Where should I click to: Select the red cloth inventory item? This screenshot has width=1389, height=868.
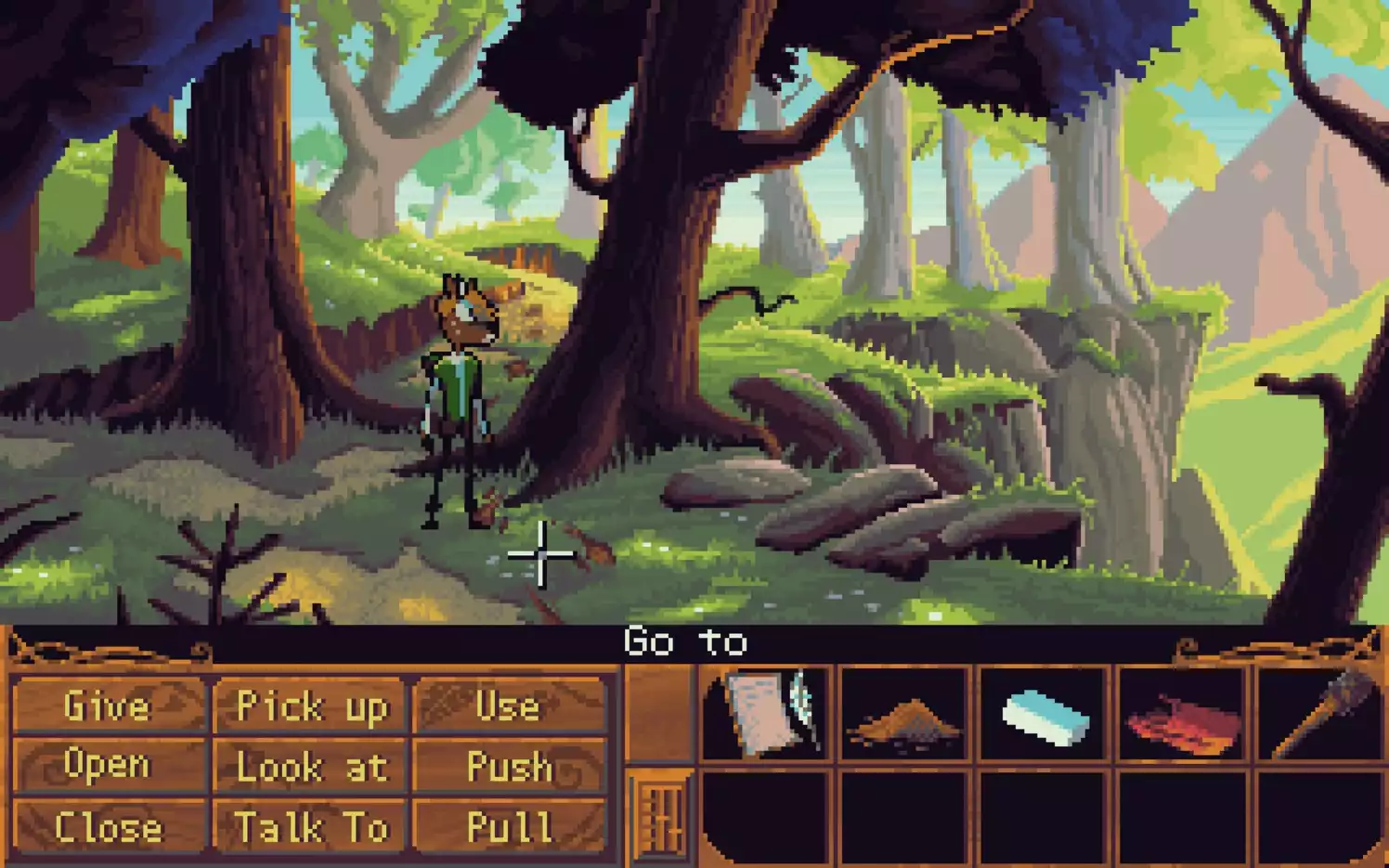(x=1181, y=715)
